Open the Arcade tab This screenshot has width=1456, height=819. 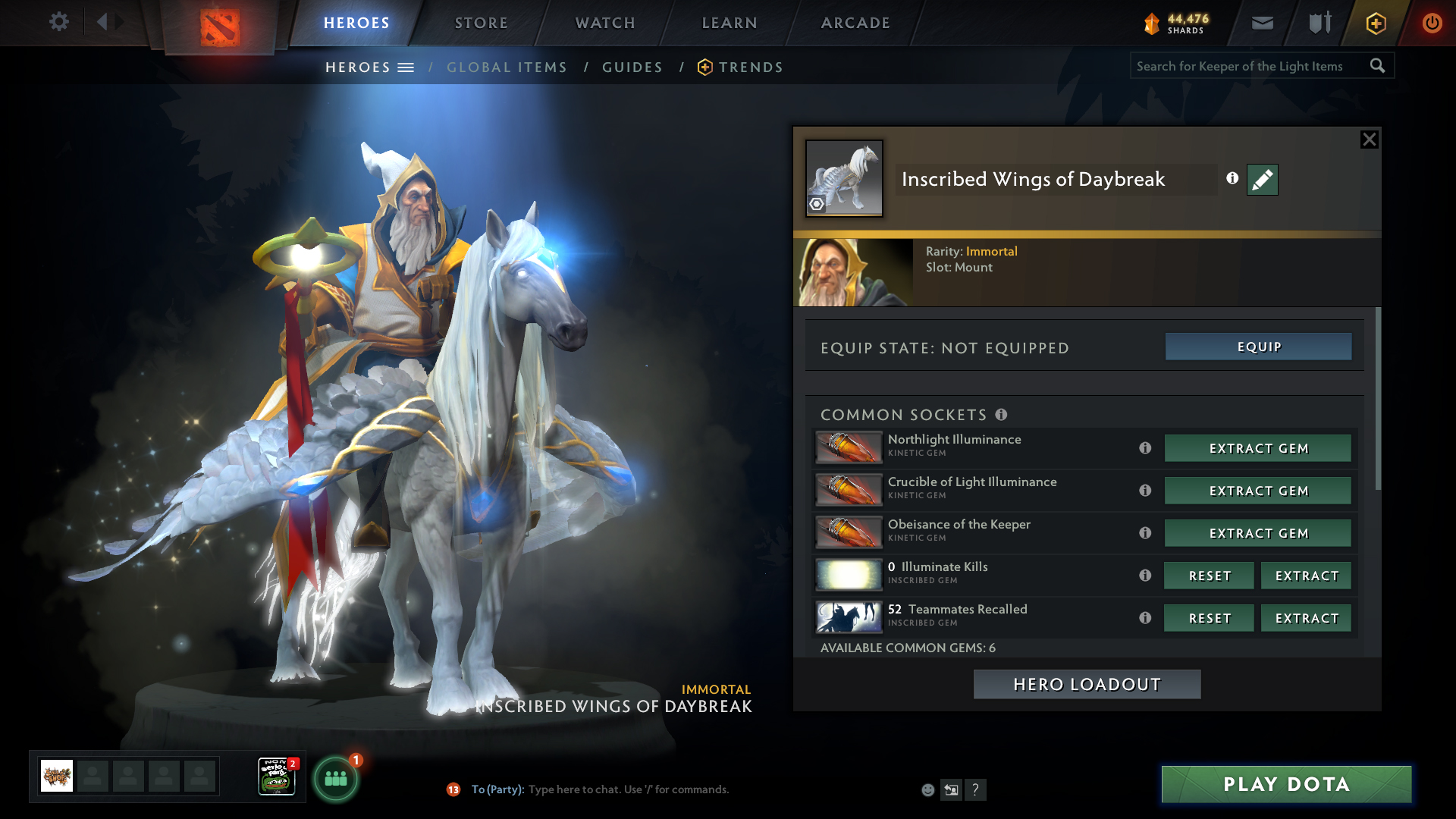click(x=855, y=23)
